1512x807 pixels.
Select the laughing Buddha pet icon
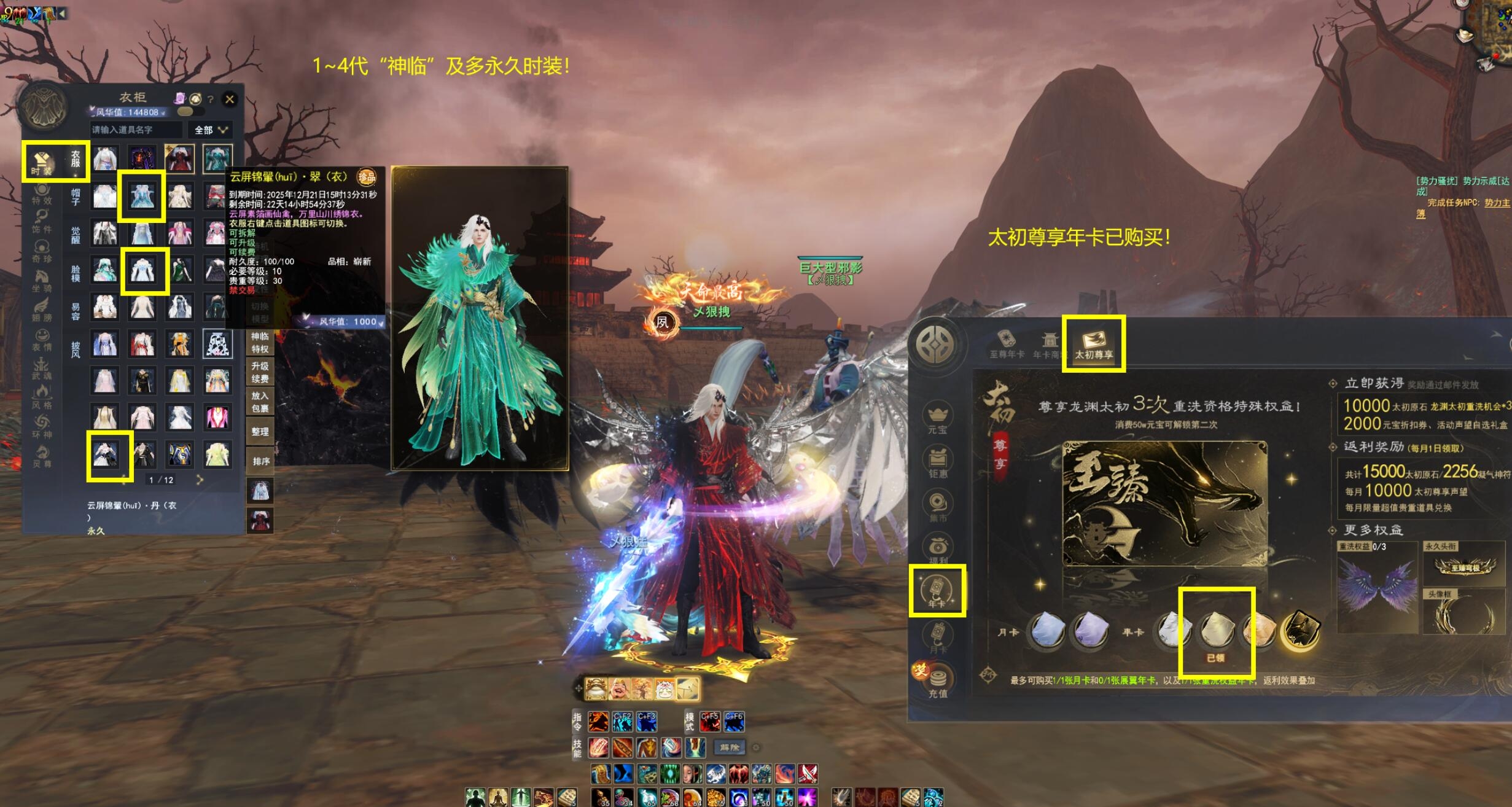620,689
